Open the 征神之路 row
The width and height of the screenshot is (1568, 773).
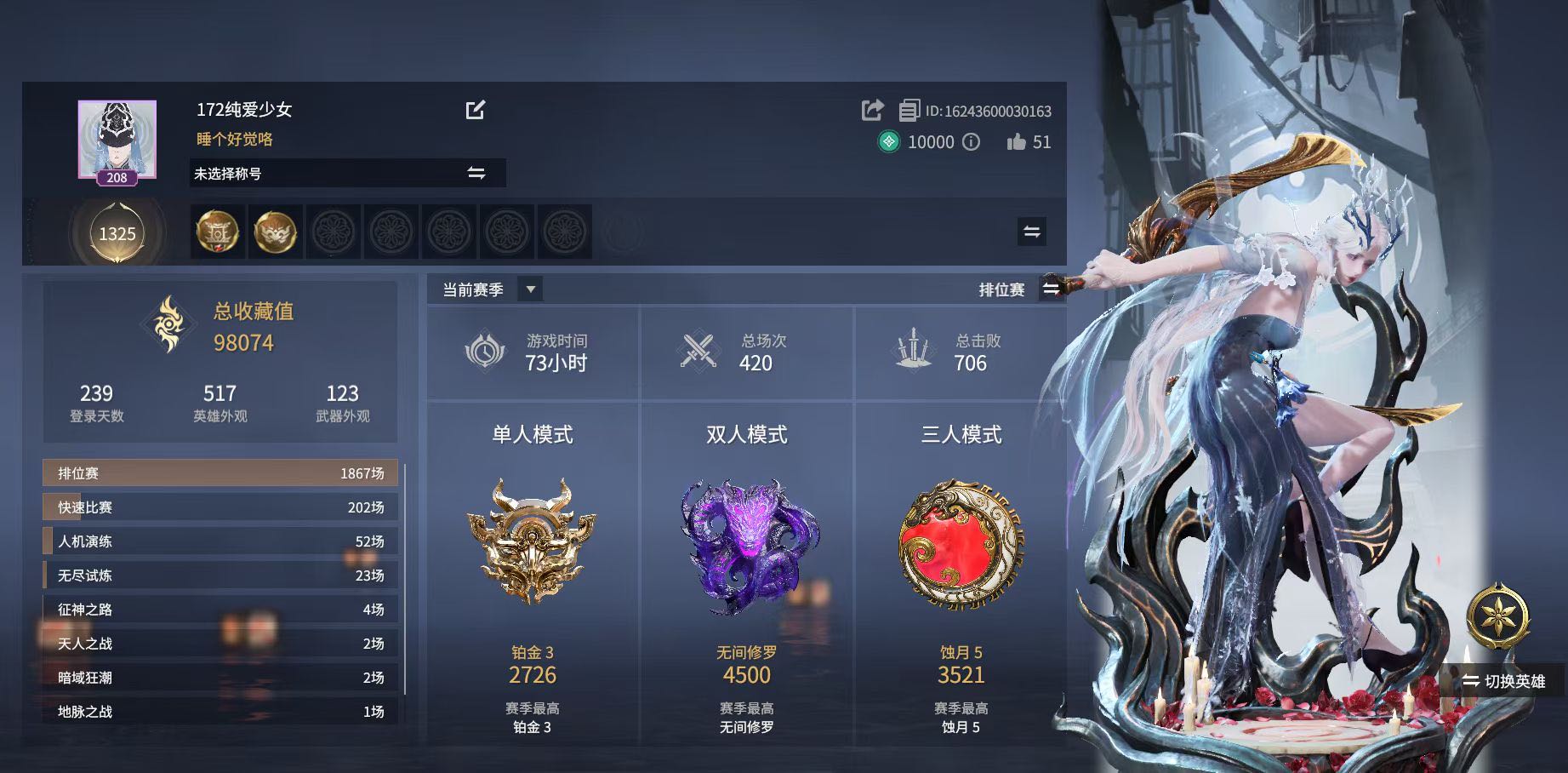point(220,610)
